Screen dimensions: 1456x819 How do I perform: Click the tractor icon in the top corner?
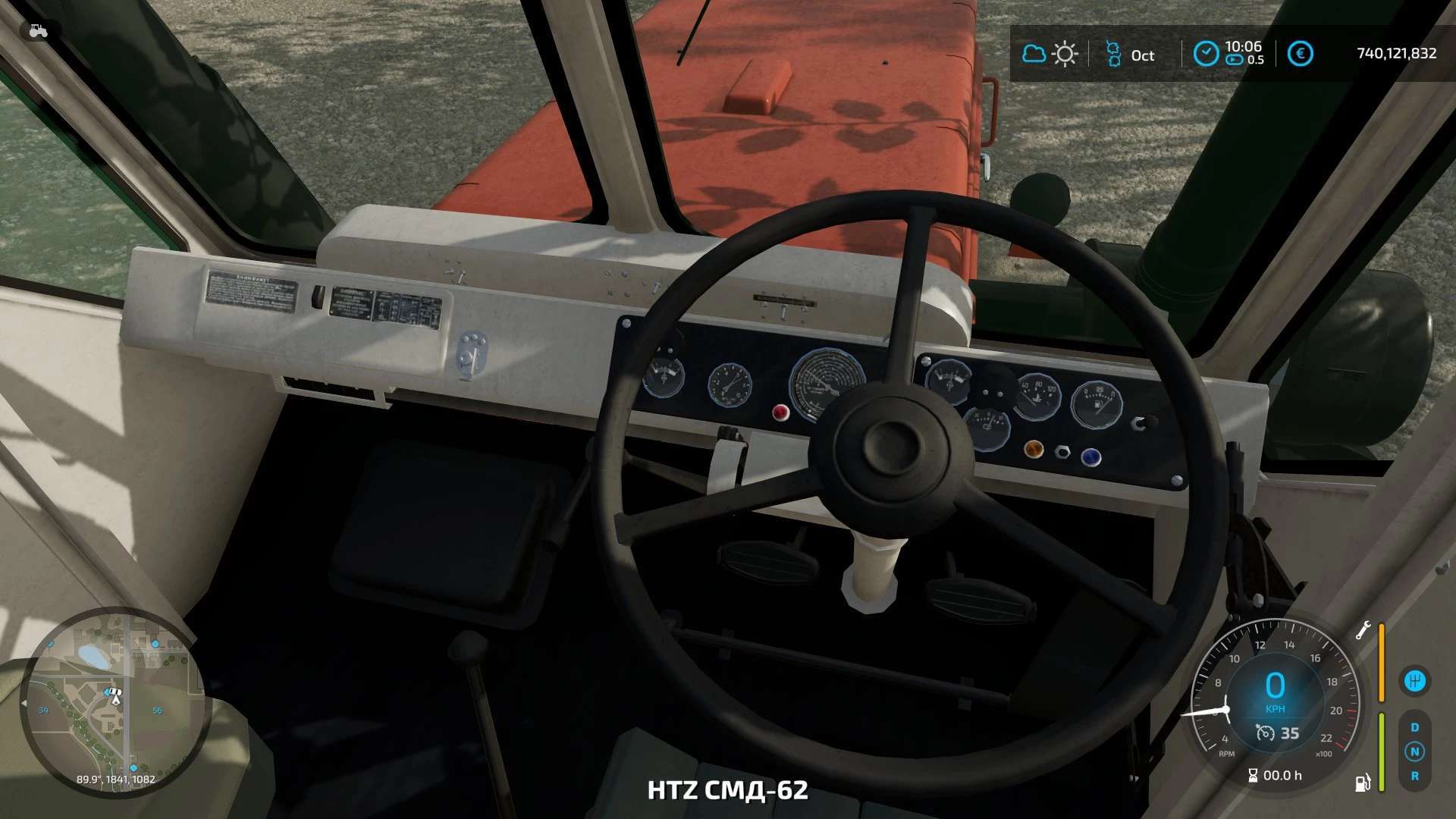(38, 30)
